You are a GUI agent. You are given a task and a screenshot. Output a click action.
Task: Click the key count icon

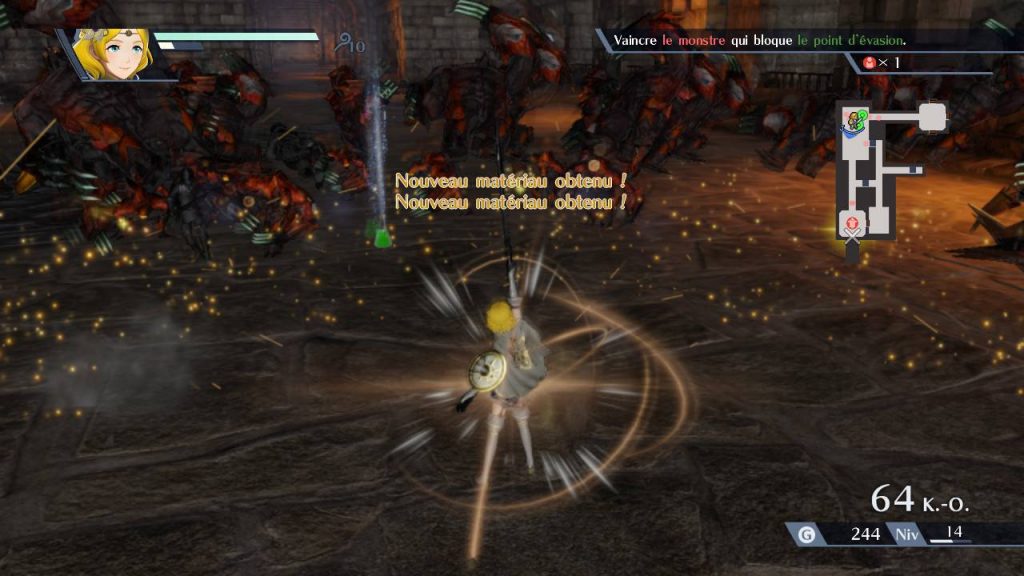[x=346, y=43]
